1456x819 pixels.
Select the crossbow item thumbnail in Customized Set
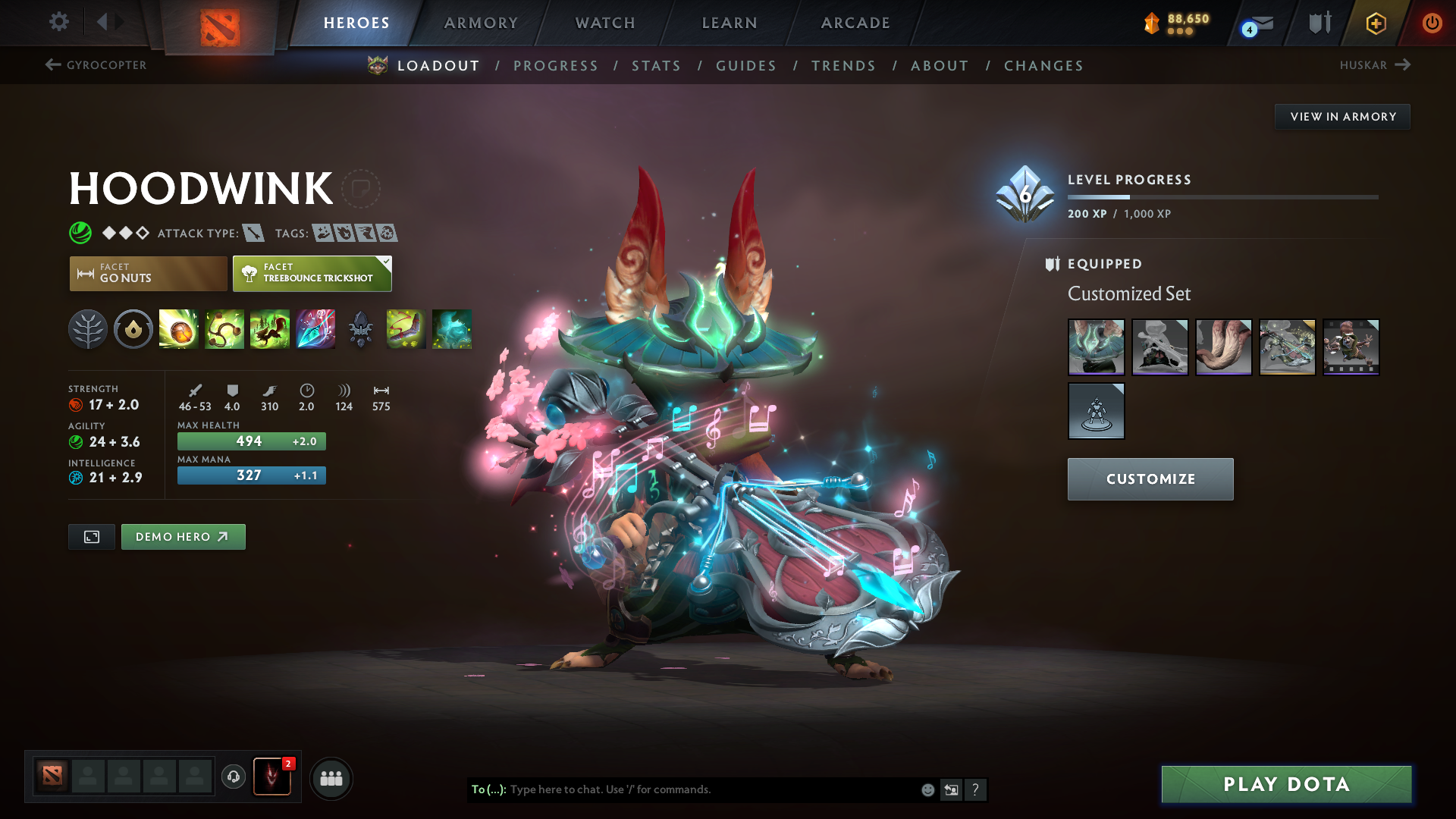click(x=1287, y=348)
